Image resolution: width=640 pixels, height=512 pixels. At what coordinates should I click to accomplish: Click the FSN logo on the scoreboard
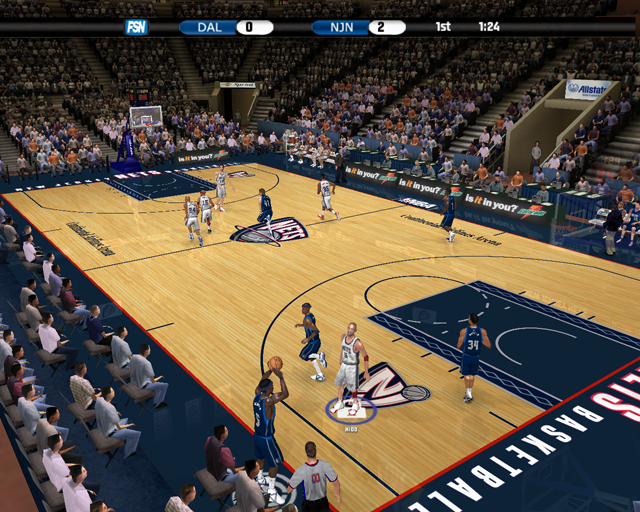tap(136, 27)
